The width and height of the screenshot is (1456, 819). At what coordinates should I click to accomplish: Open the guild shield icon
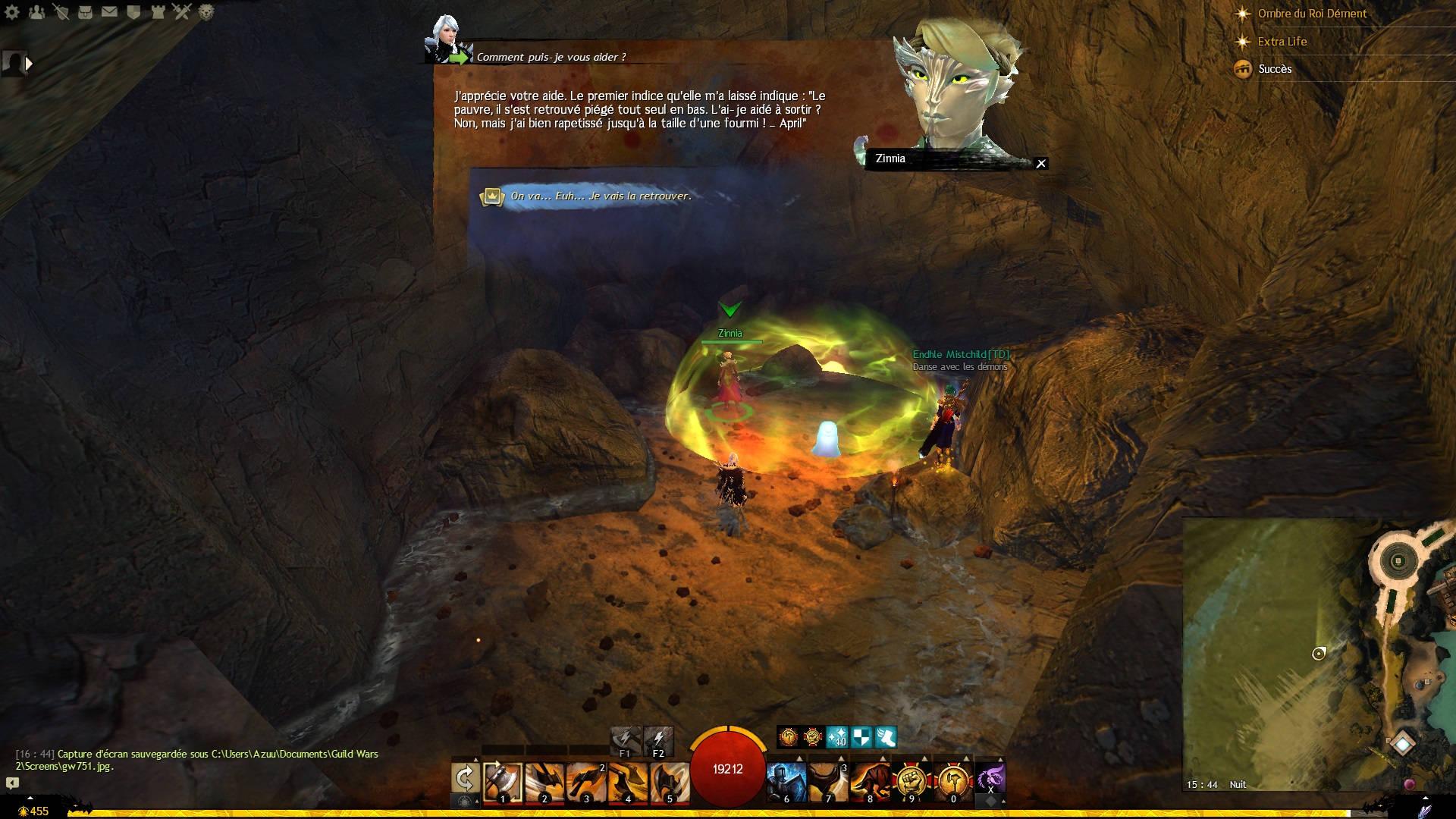coord(133,12)
